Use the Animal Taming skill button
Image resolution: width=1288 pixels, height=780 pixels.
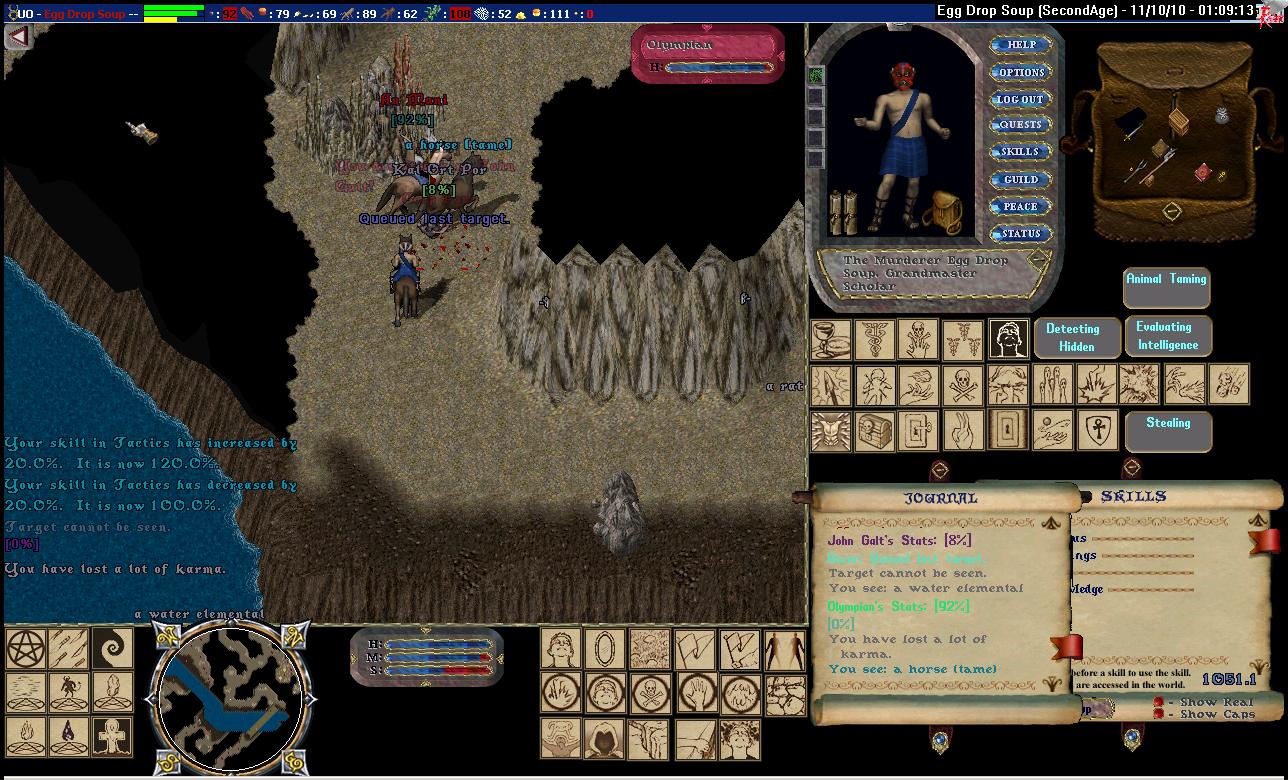coord(1166,287)
